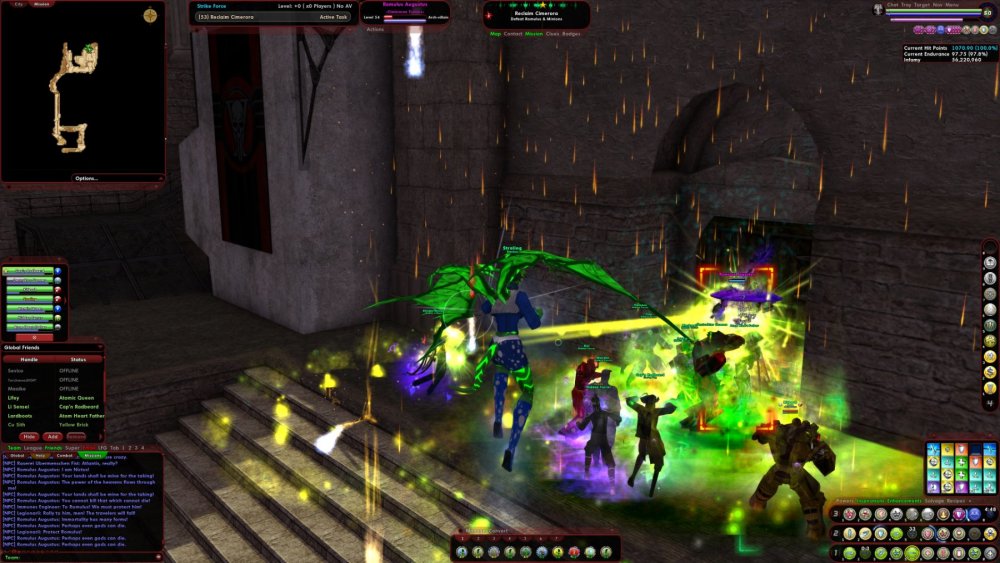Open the Map from the navigation bar

point(495,34)
